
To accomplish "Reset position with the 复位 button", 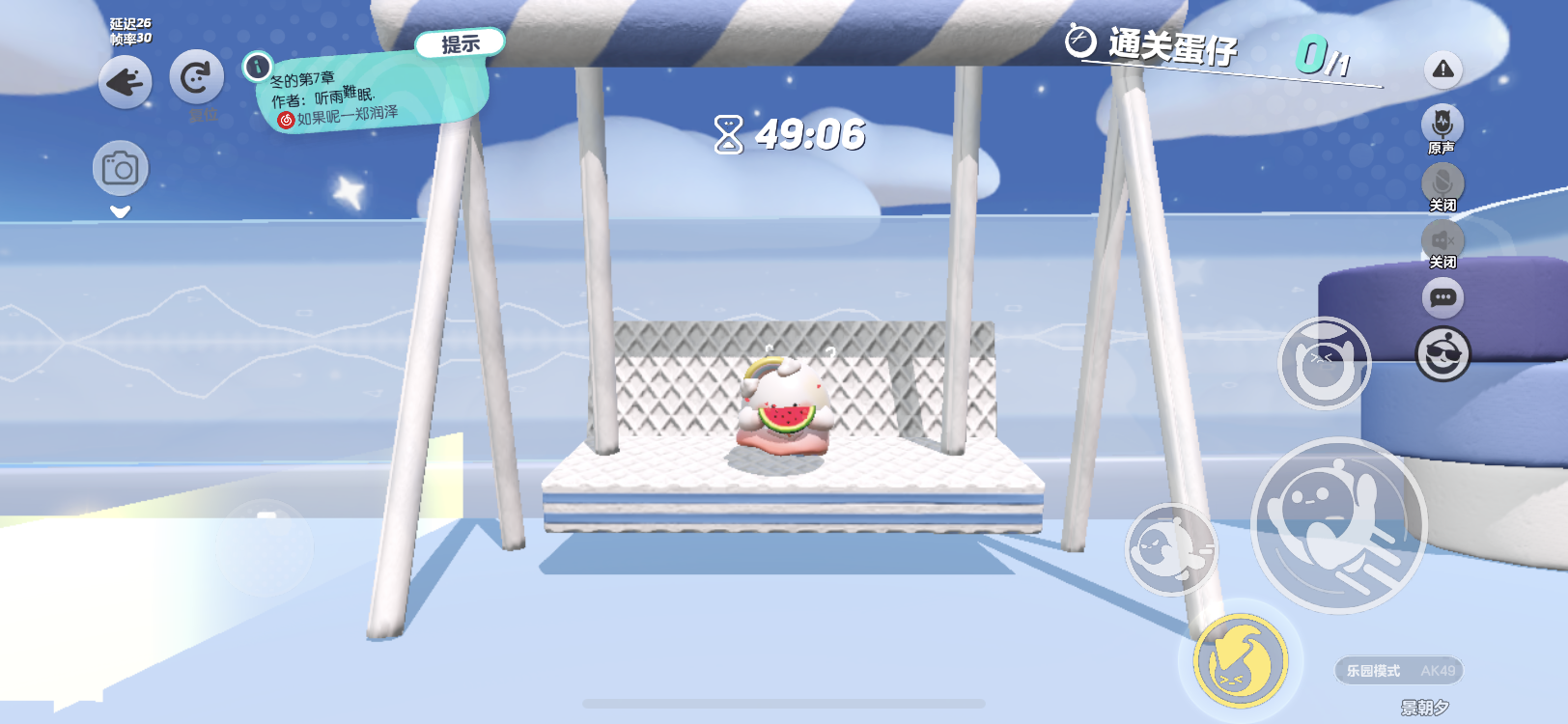I will (196, 78).
